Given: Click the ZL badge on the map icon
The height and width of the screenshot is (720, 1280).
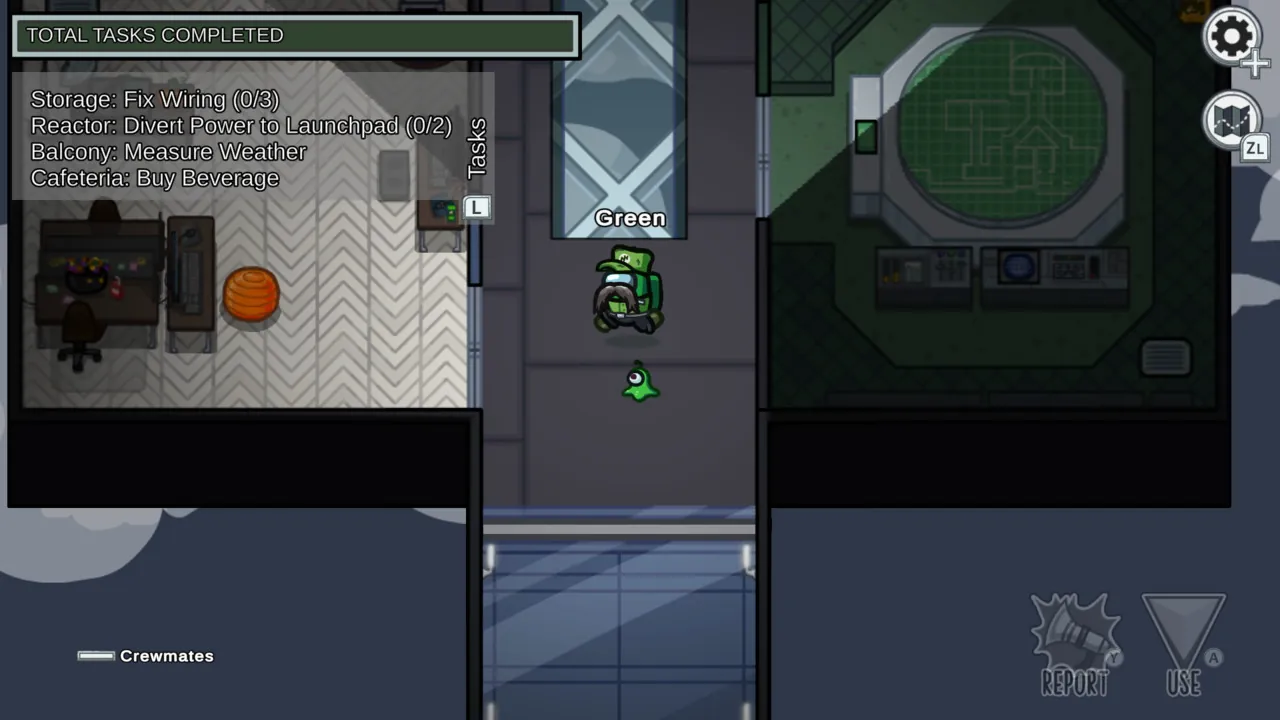Looking at the screenshot, I should click(1256, 148).
